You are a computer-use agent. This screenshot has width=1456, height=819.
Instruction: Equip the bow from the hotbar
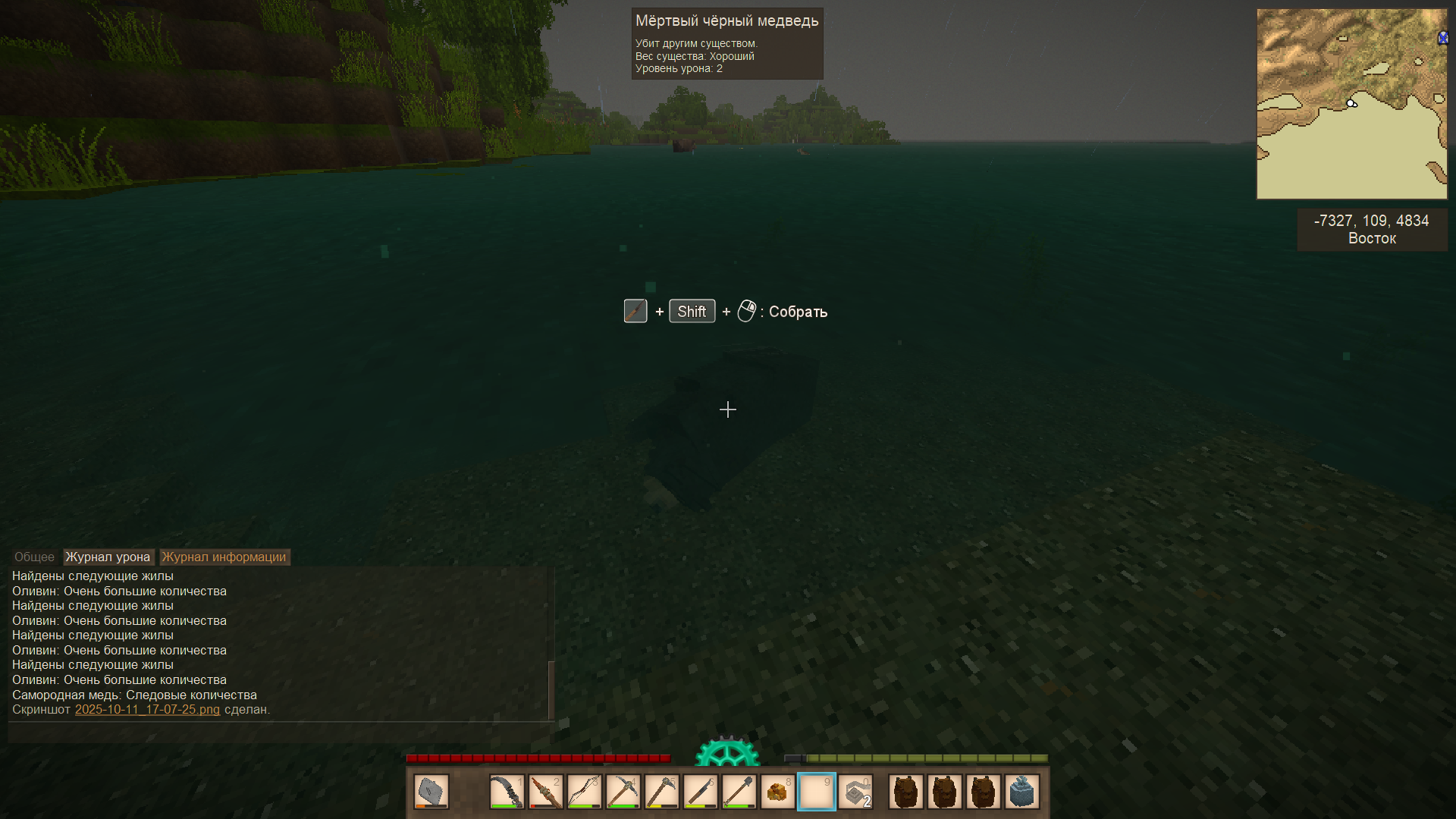[x=584, y=792]
